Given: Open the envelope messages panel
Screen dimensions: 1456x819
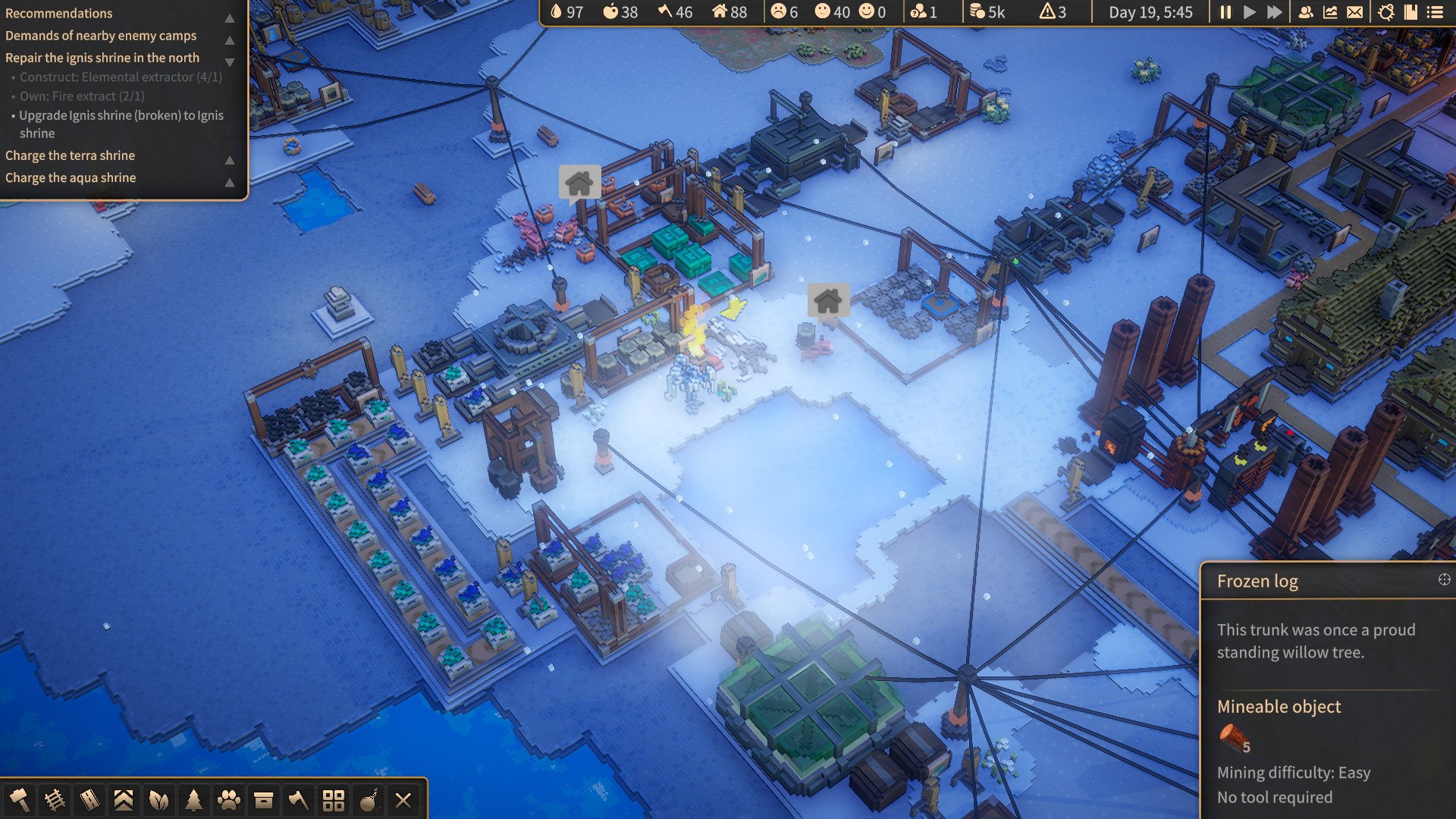Looking at the screenshot, I should click(x=1354, y=12).
